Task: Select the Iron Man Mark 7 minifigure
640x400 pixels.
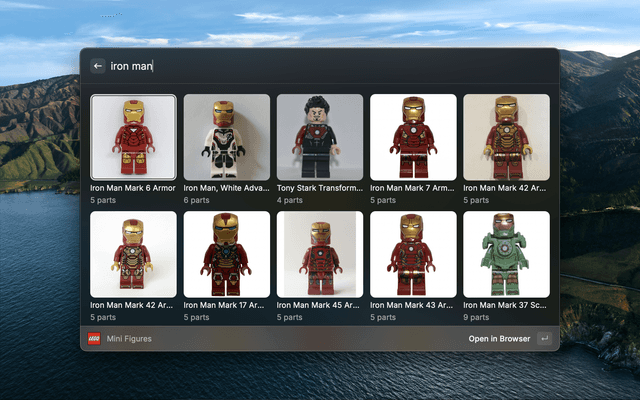Action: pos(413,137)
